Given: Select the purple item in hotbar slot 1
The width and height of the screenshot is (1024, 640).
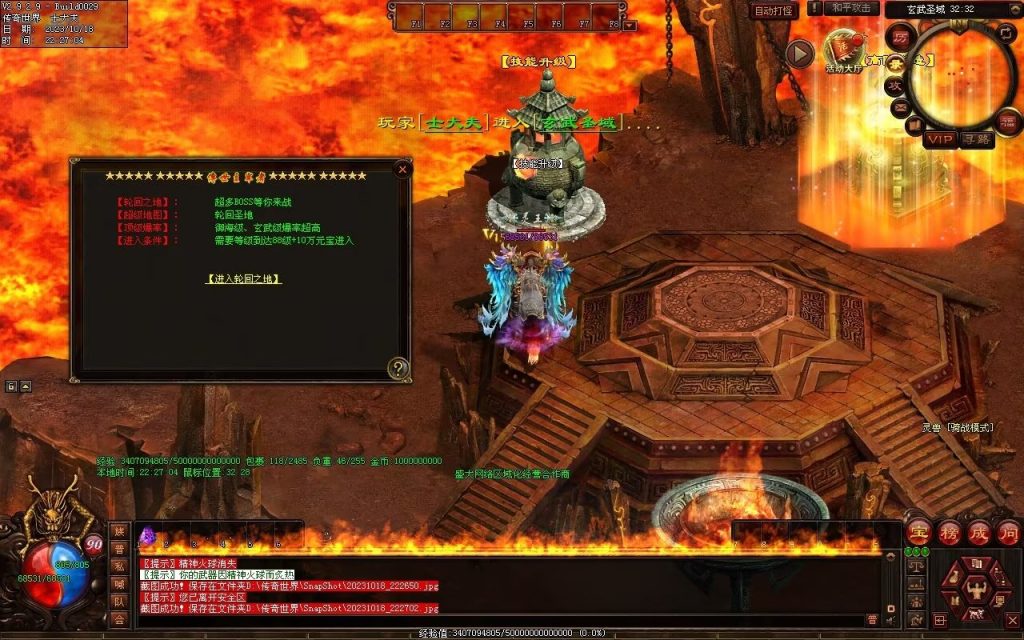Looking at the screenshot, I should tap(148, 535).
